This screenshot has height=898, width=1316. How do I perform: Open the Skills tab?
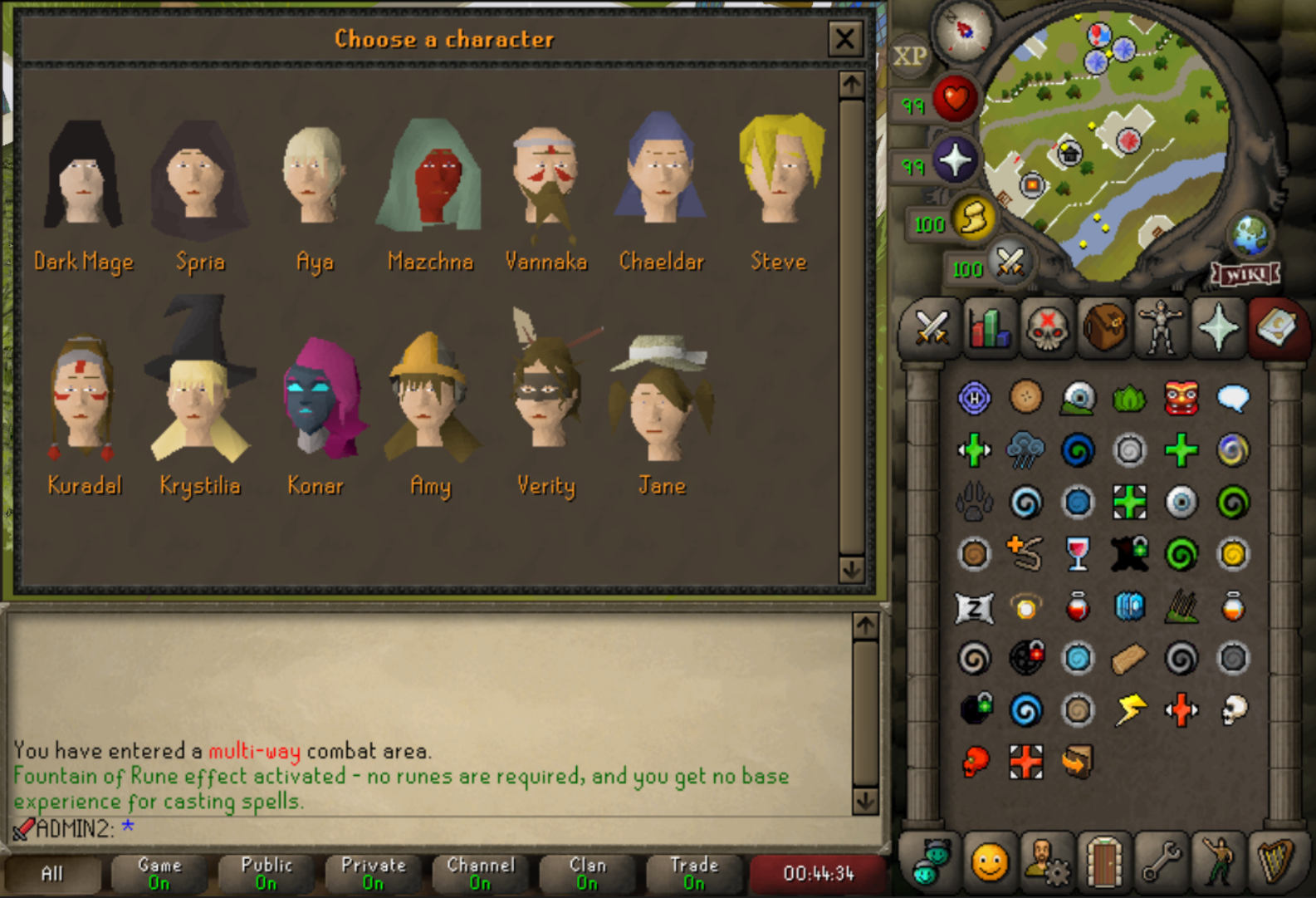coord(989,327)
